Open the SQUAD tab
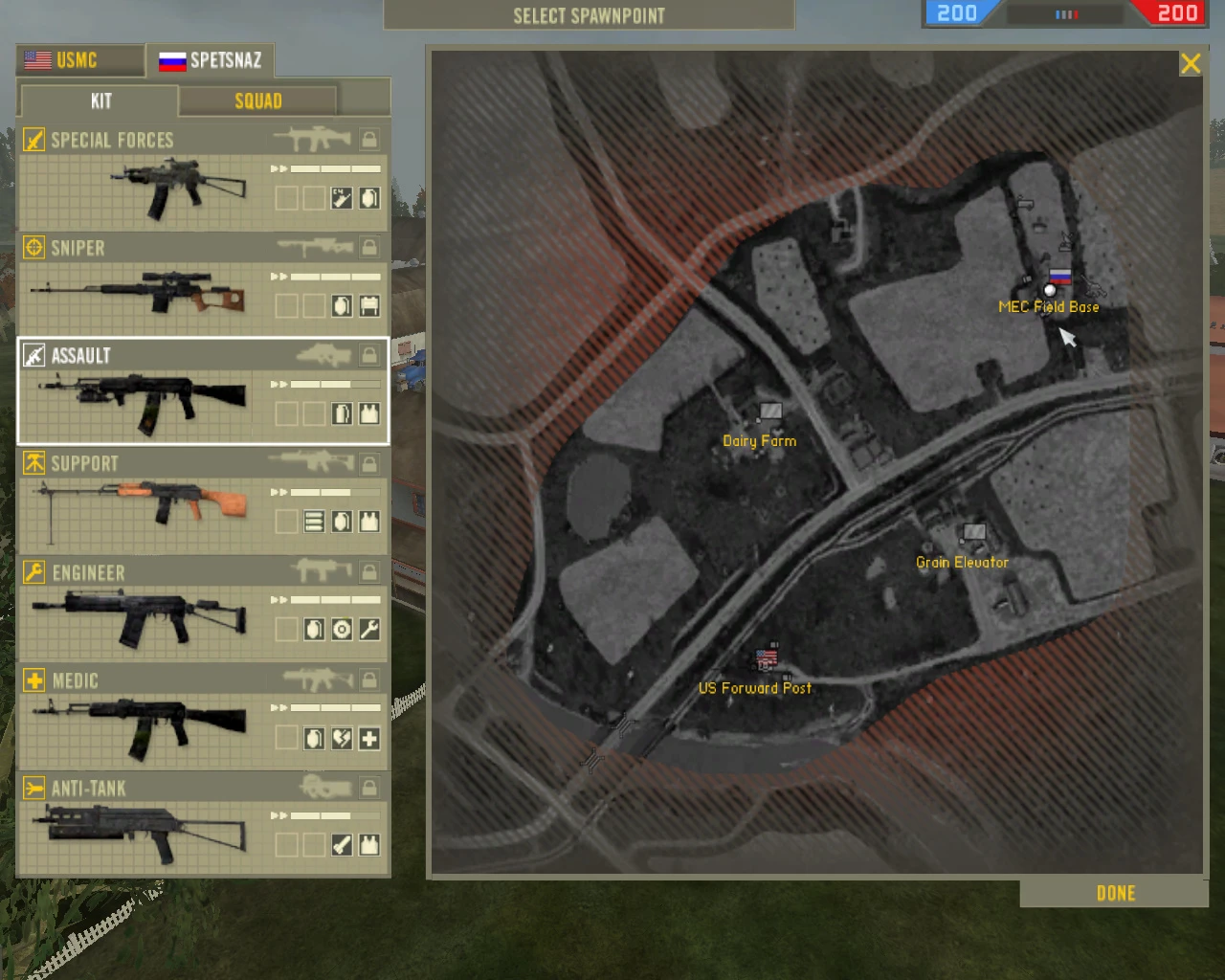1225x980 pixels. click(257, 100)
